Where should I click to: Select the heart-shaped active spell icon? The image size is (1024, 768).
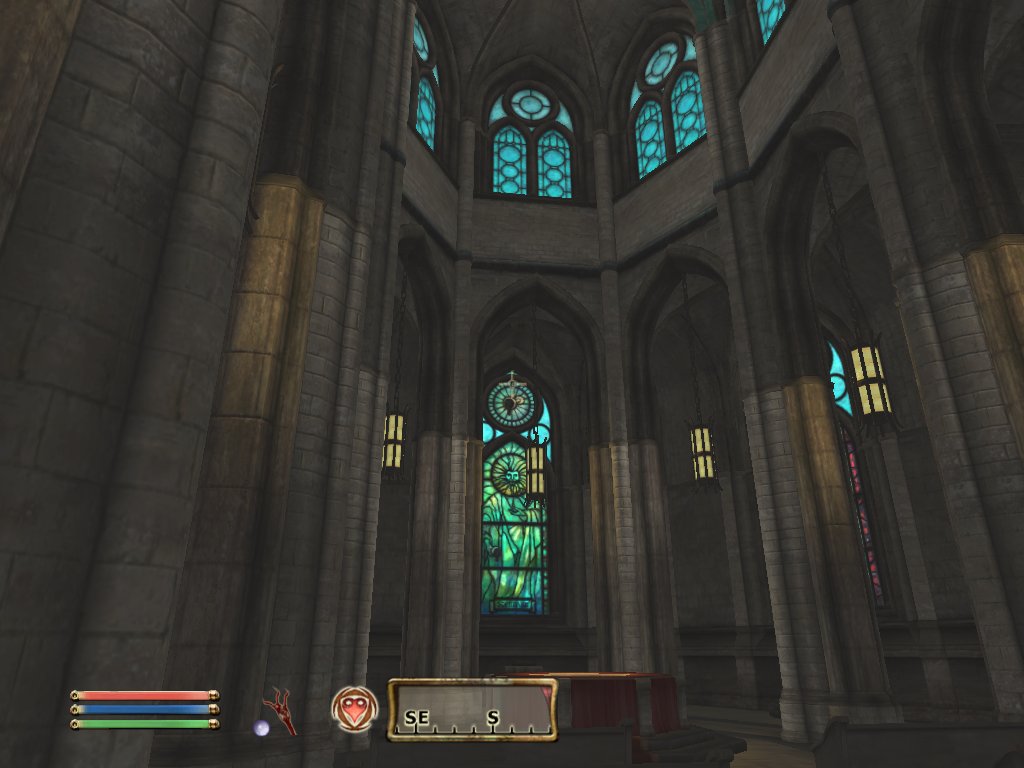(x=354, y=709)
